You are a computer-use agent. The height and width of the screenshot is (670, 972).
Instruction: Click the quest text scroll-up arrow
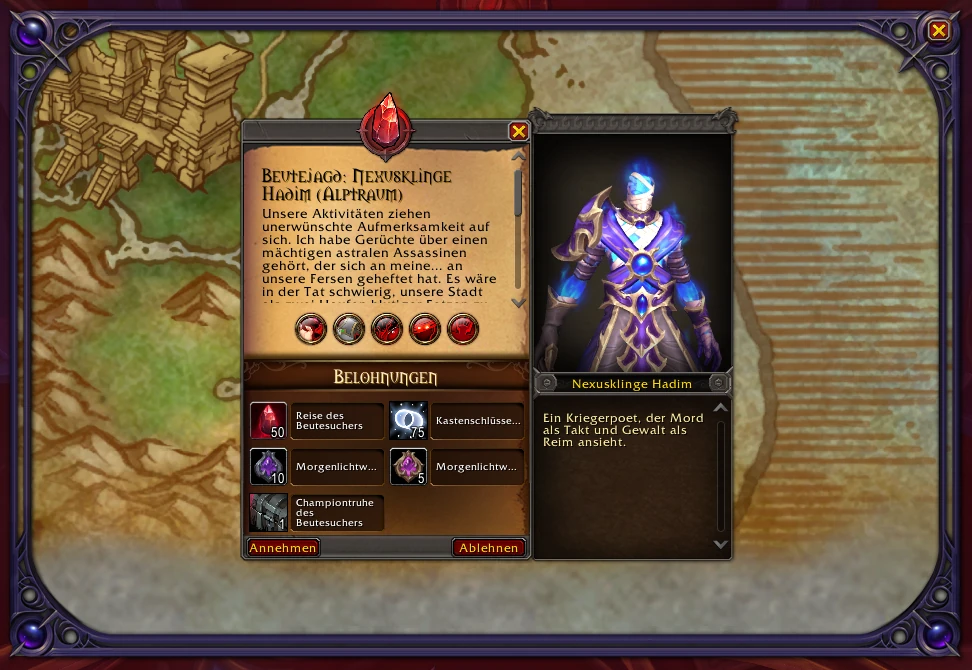pyautogui.click(x=518, y=156)
